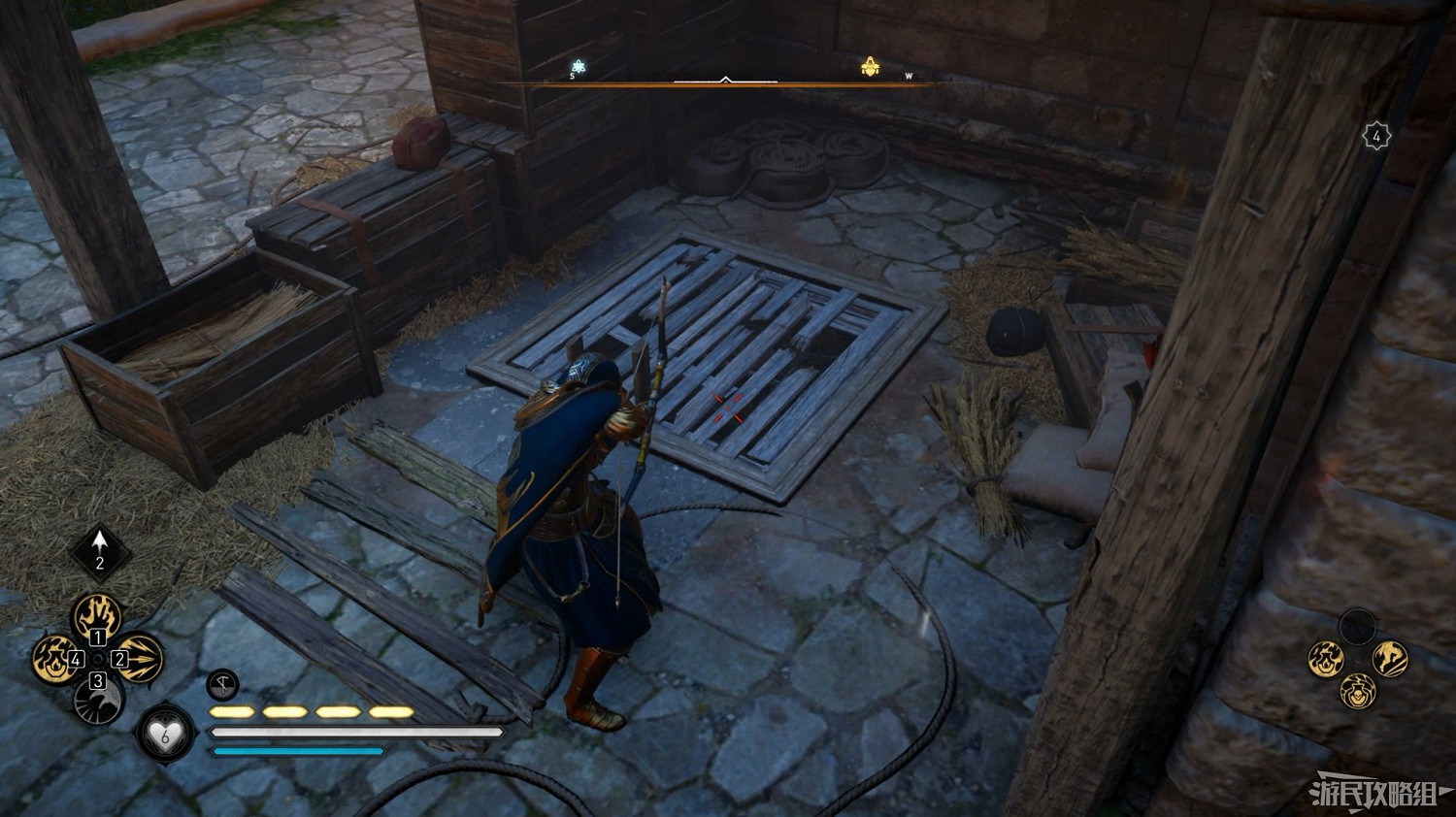Screen dimensions: 1456x817
Task: Open the diamond marker labeled 4 on right edge
Action: [x=1377, y=134]
